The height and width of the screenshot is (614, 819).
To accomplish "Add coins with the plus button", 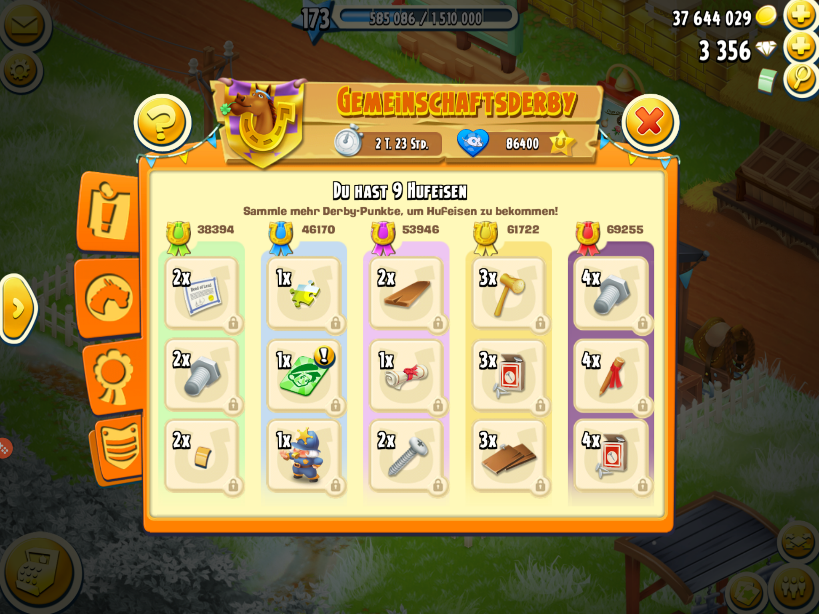I will (801, 15).
